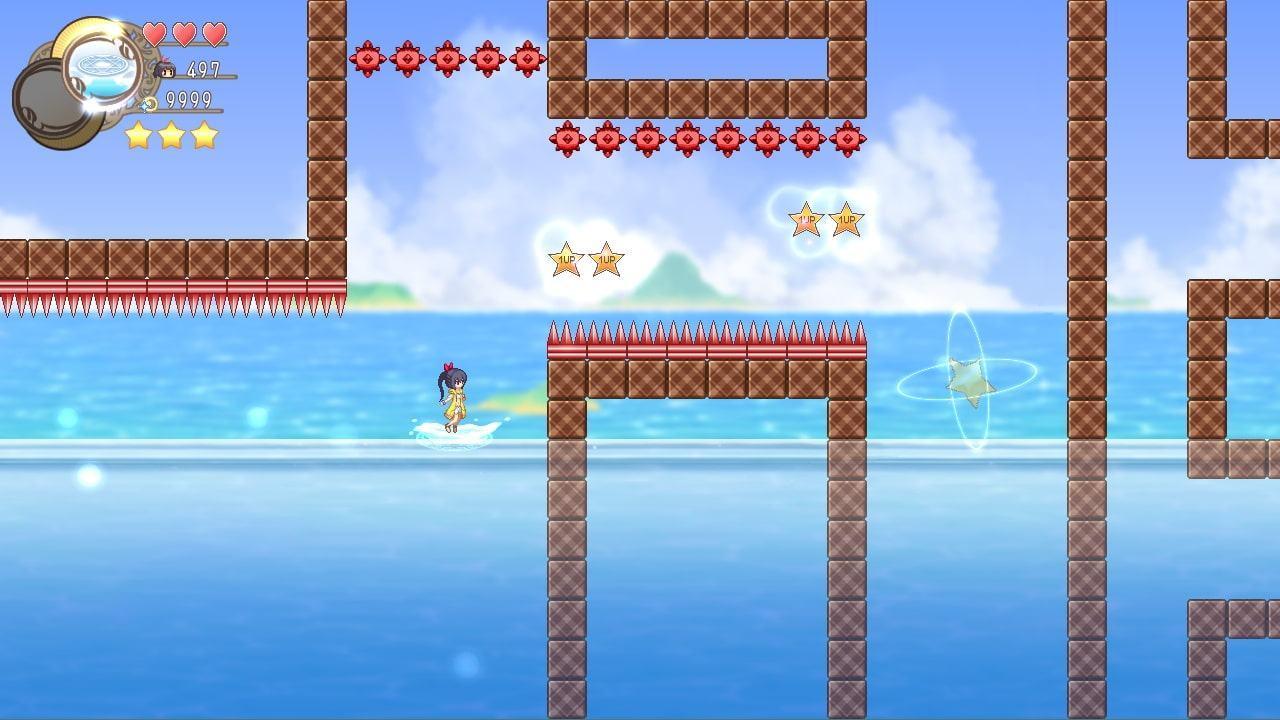
Task: Select the water magic circle ability orb
Action: pyautogui.click(x=103, y=65)
